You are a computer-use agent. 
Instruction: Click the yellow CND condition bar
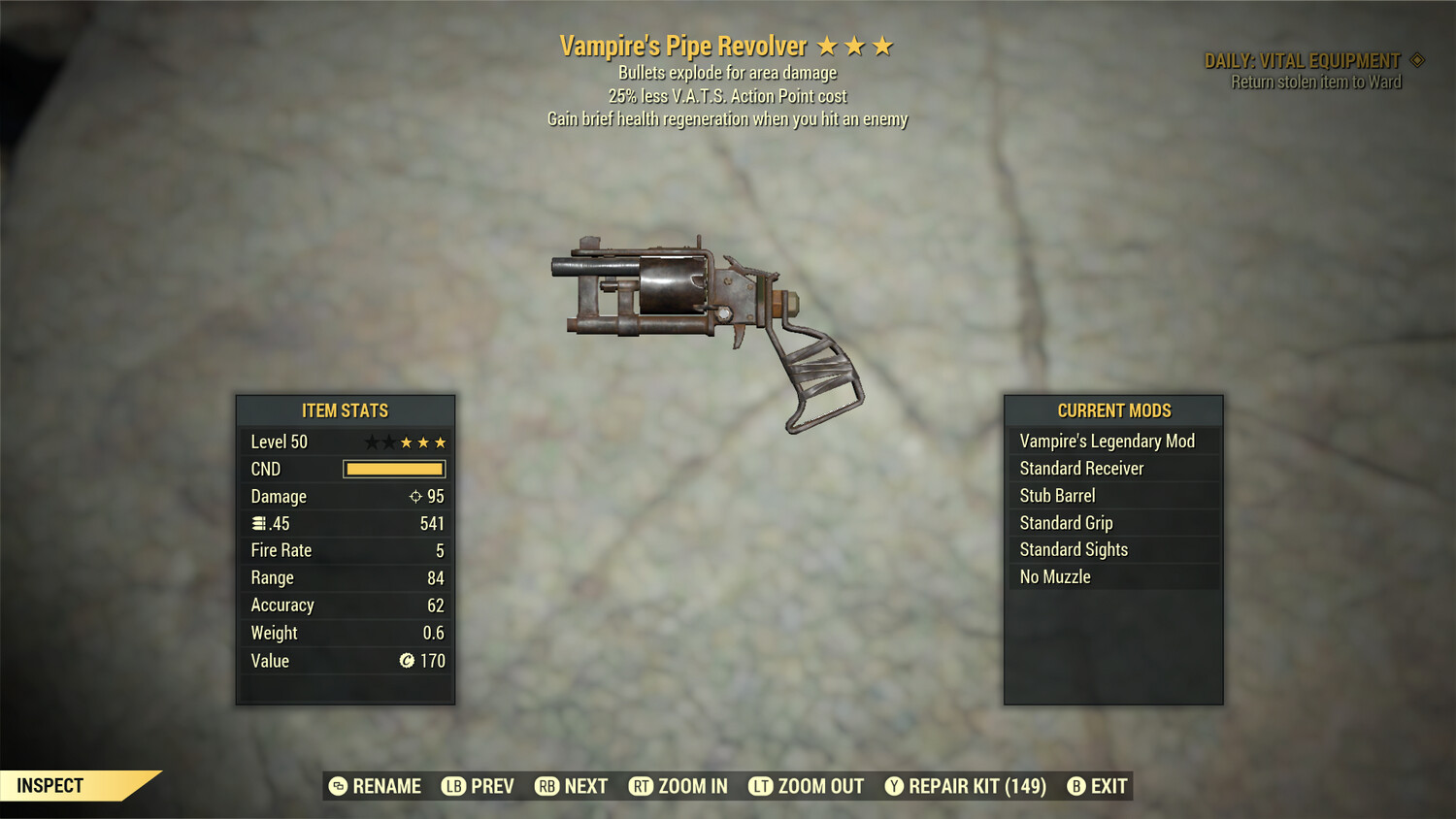click(x=393, y=469)
